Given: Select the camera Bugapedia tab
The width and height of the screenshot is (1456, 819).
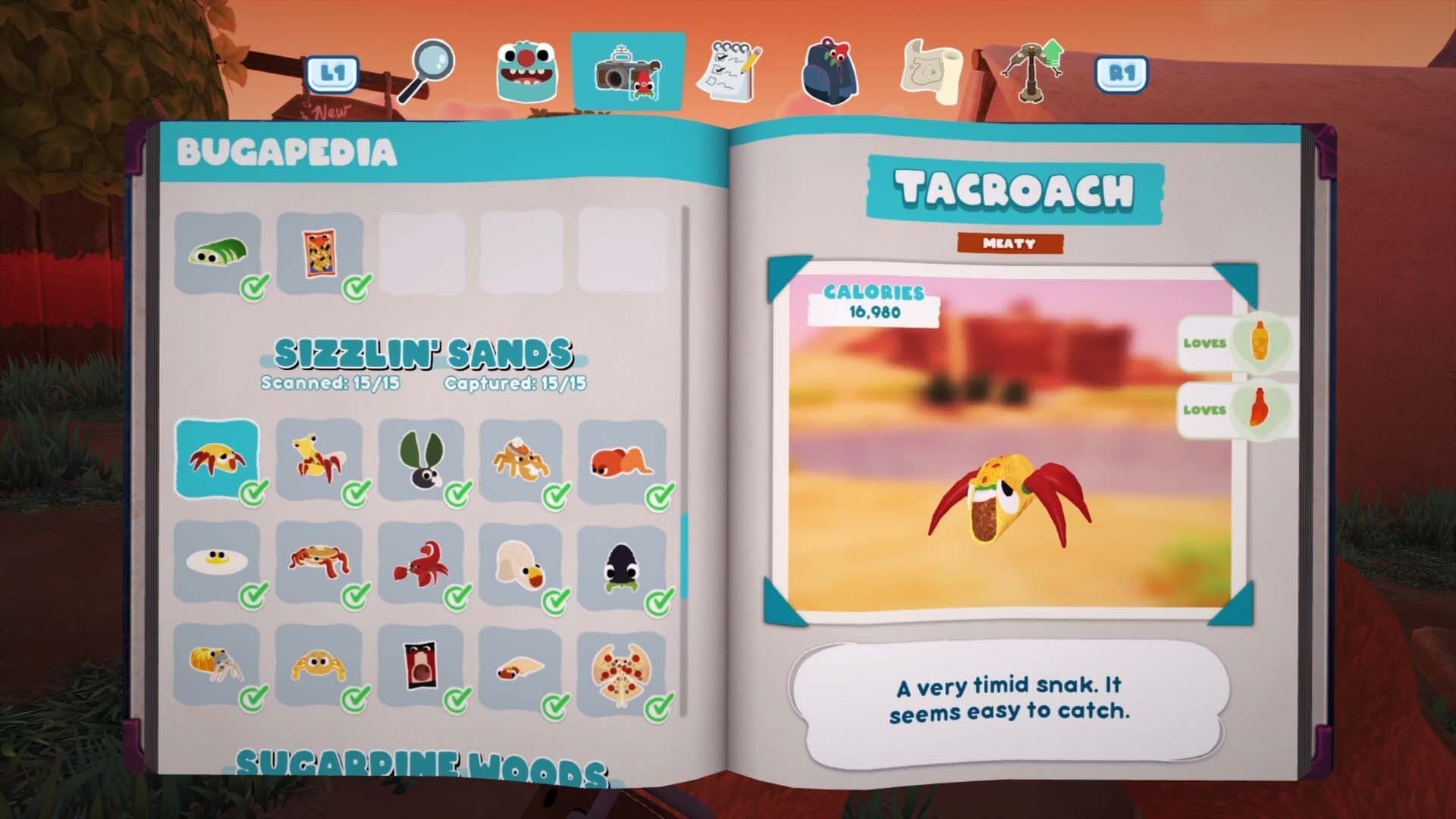Looking at the screenshot, I should (628, 72).
